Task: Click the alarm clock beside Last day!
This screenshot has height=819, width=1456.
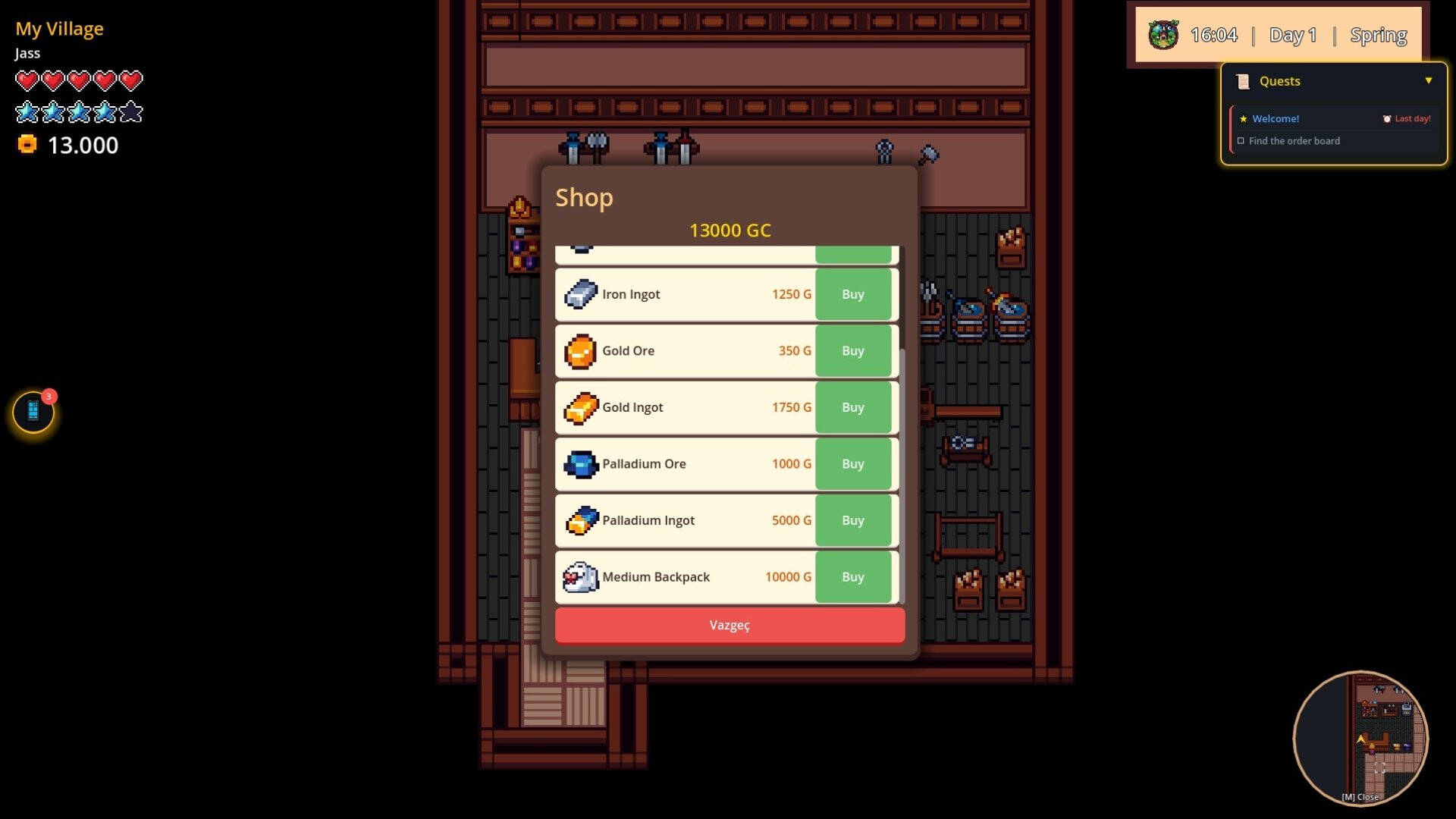Action: pyautogui.click(x=1387, y=118)
